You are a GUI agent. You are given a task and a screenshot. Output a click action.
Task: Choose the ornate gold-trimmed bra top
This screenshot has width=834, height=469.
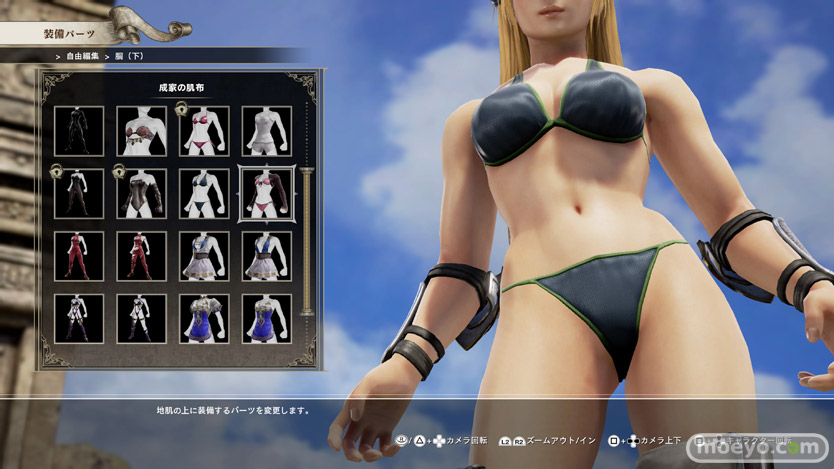141,130
